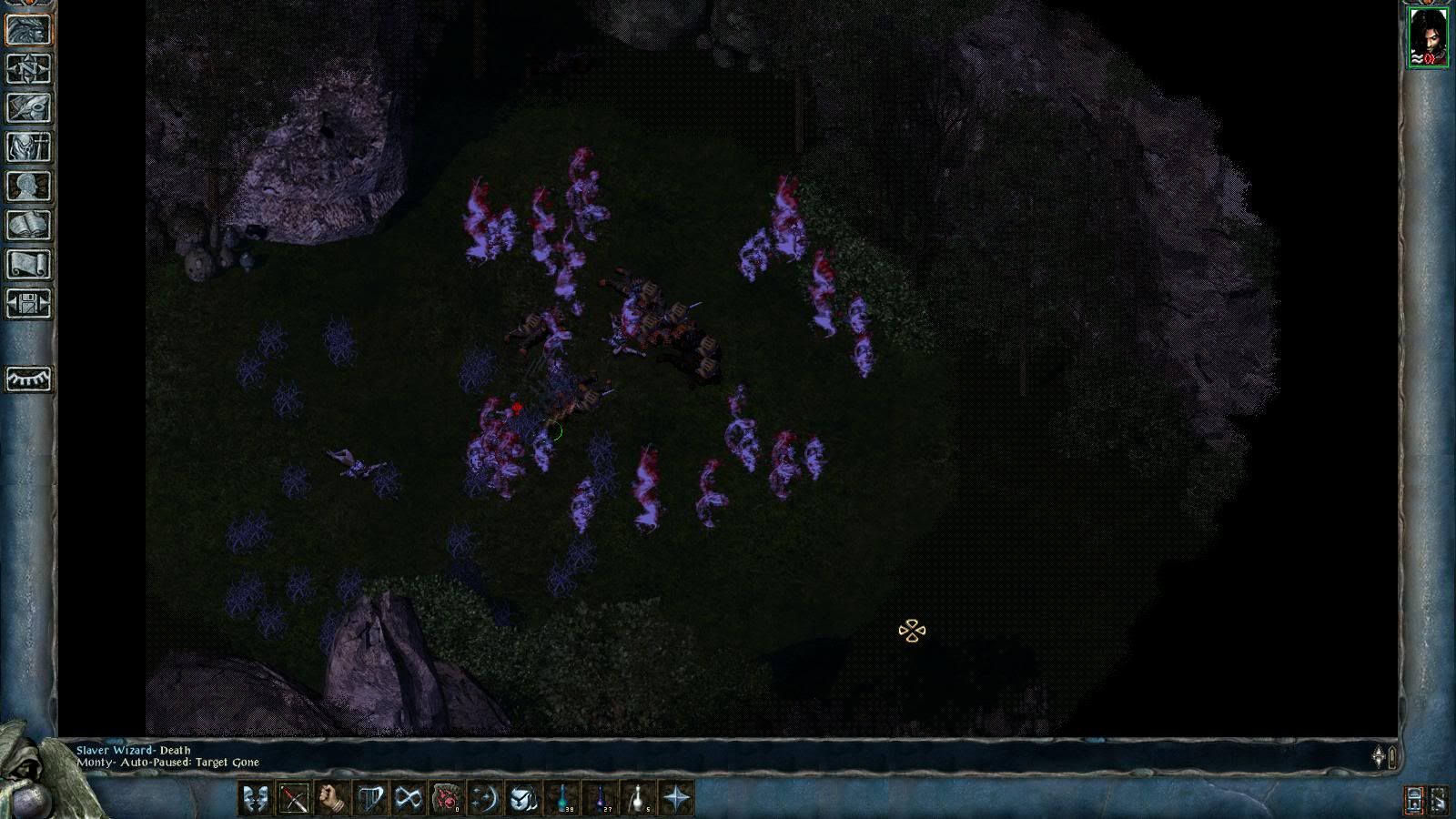Select the party member portrait
The image size is (1456, 819).
point(1428,37)
